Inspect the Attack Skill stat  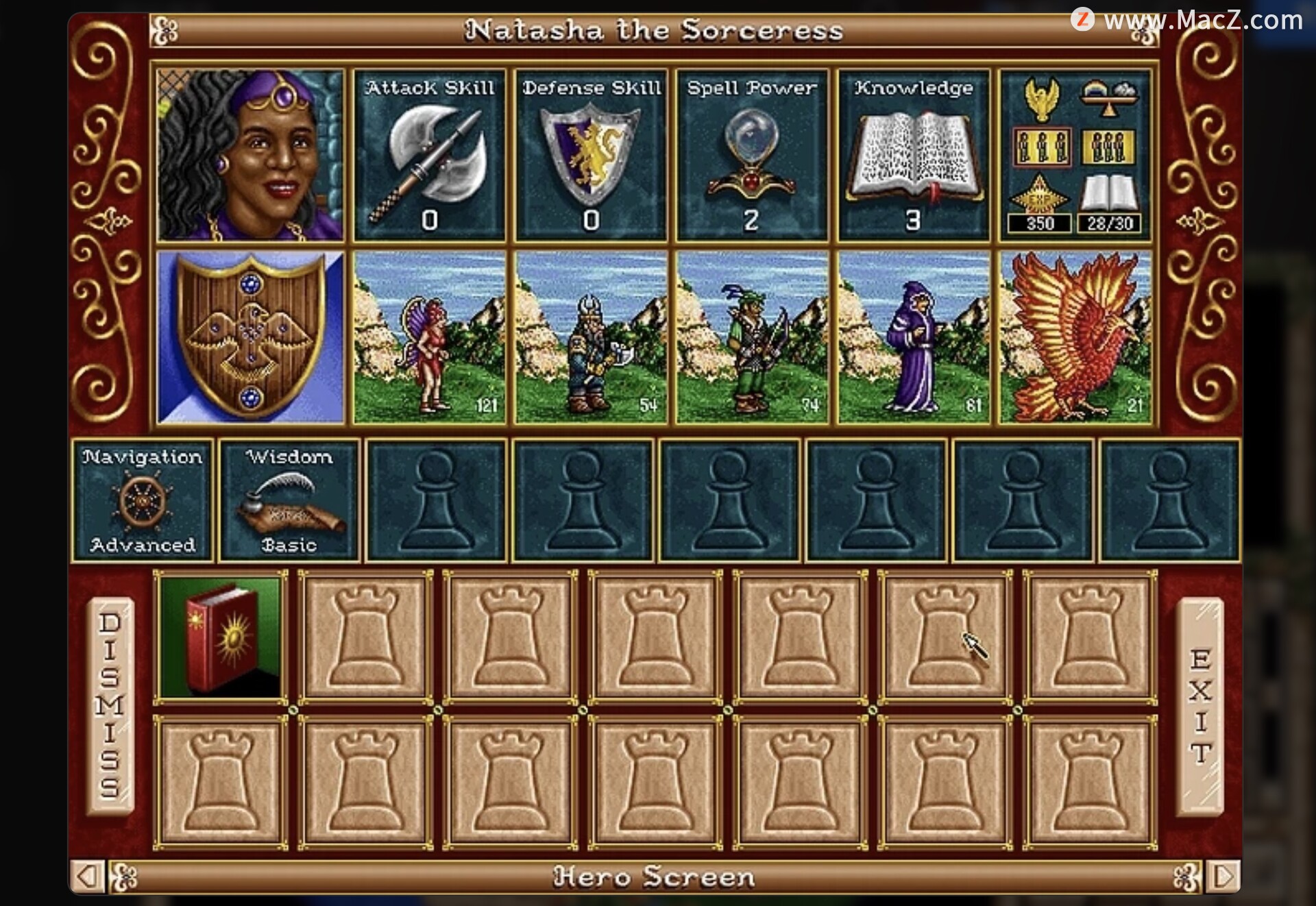(430, 155)
